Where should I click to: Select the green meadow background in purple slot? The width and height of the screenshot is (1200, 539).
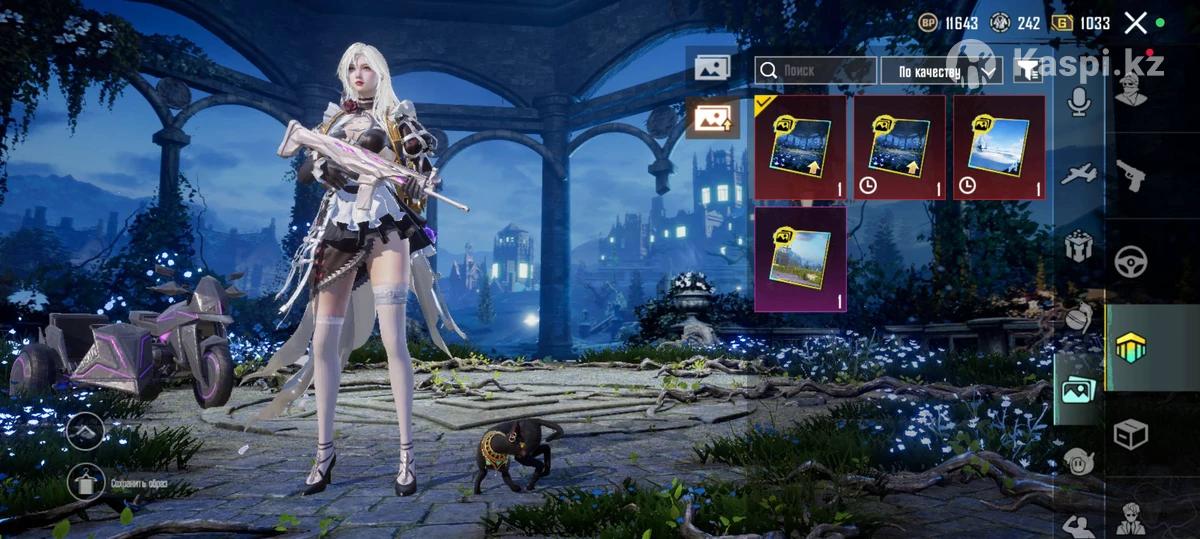(800, 259)
